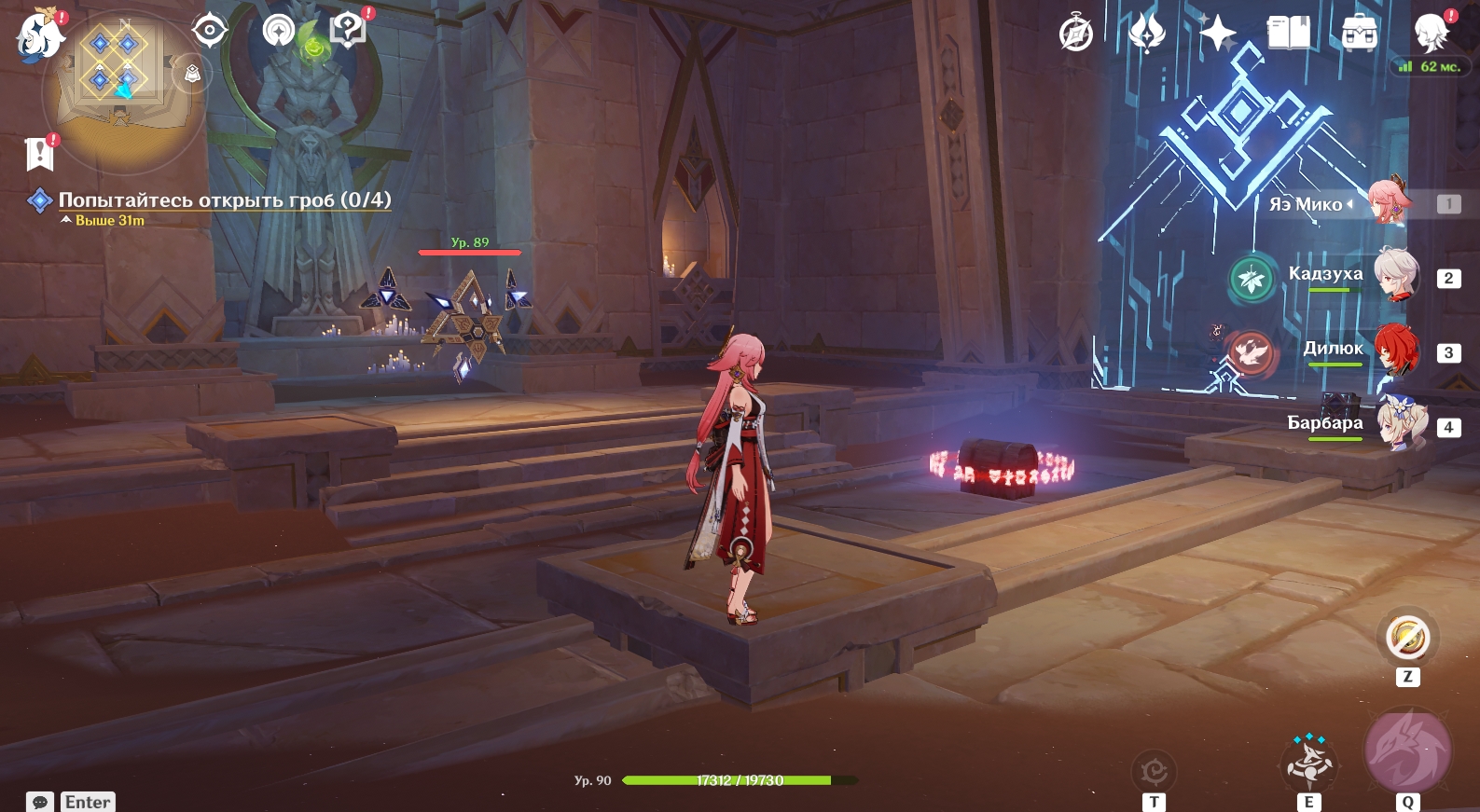Open the Paimon menu icon
1480x812 pixels.
[x=39, y=35]
